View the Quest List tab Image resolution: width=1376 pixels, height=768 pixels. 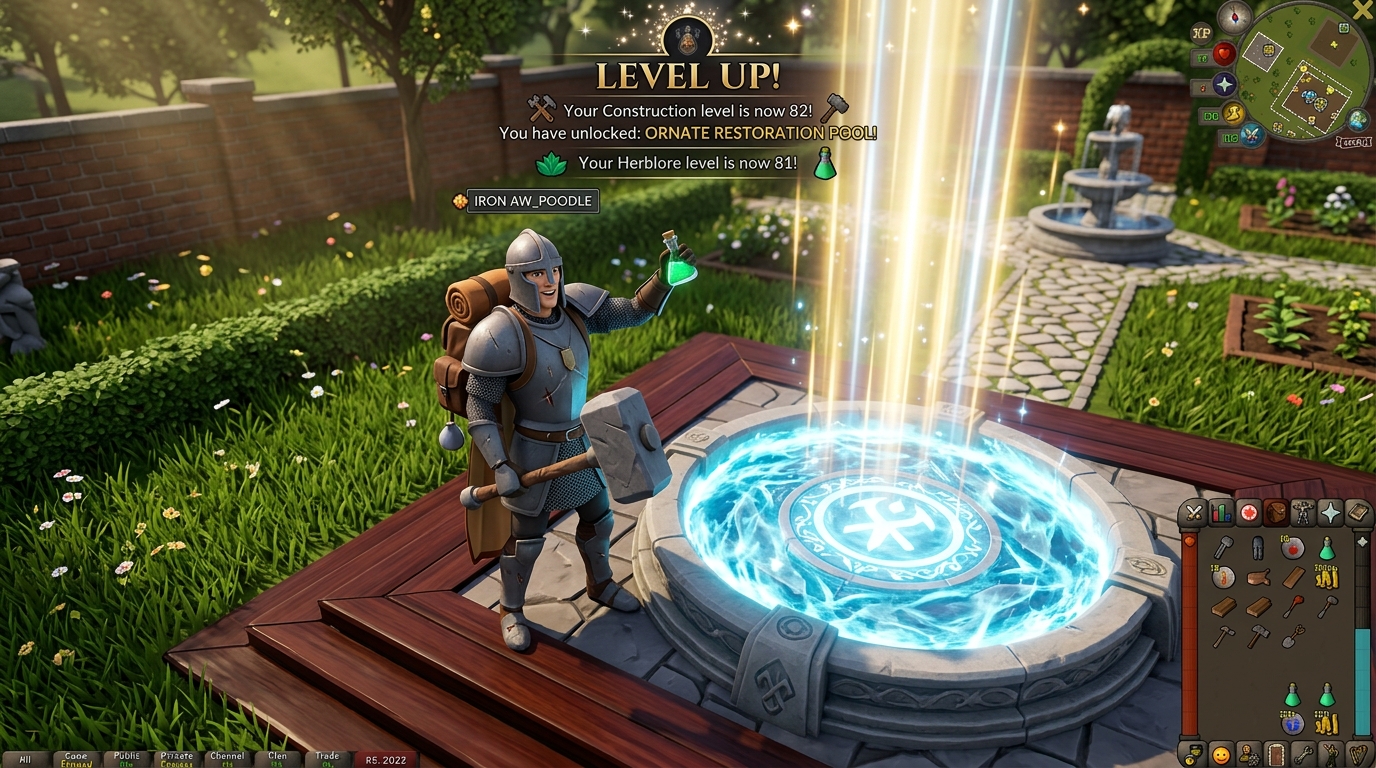coord(1249,515)
